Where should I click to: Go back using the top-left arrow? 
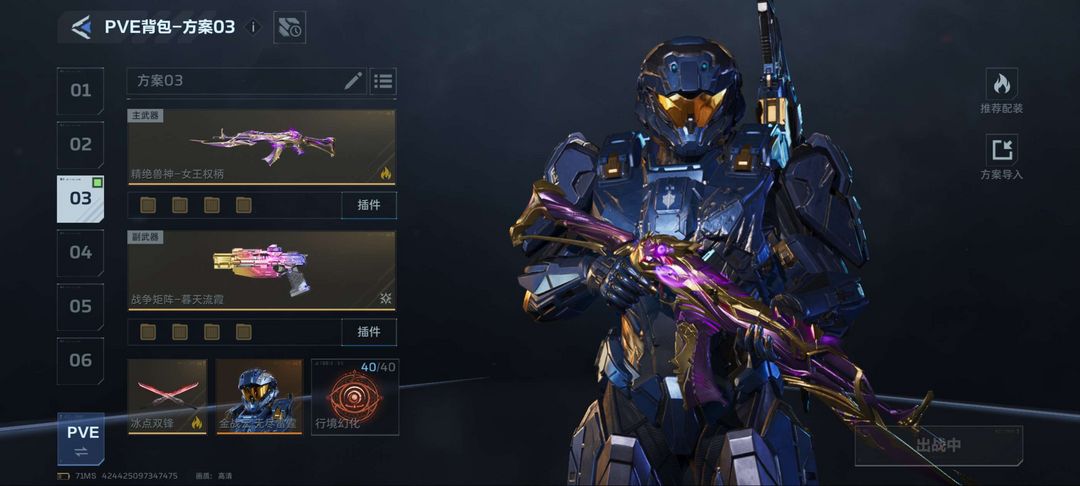point(81,27)
